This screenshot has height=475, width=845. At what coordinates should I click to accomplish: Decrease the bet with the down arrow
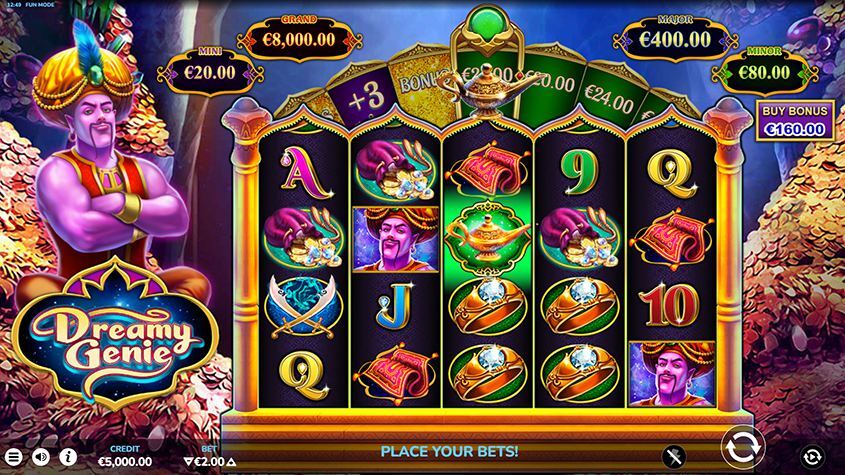[x=188, y=462]
